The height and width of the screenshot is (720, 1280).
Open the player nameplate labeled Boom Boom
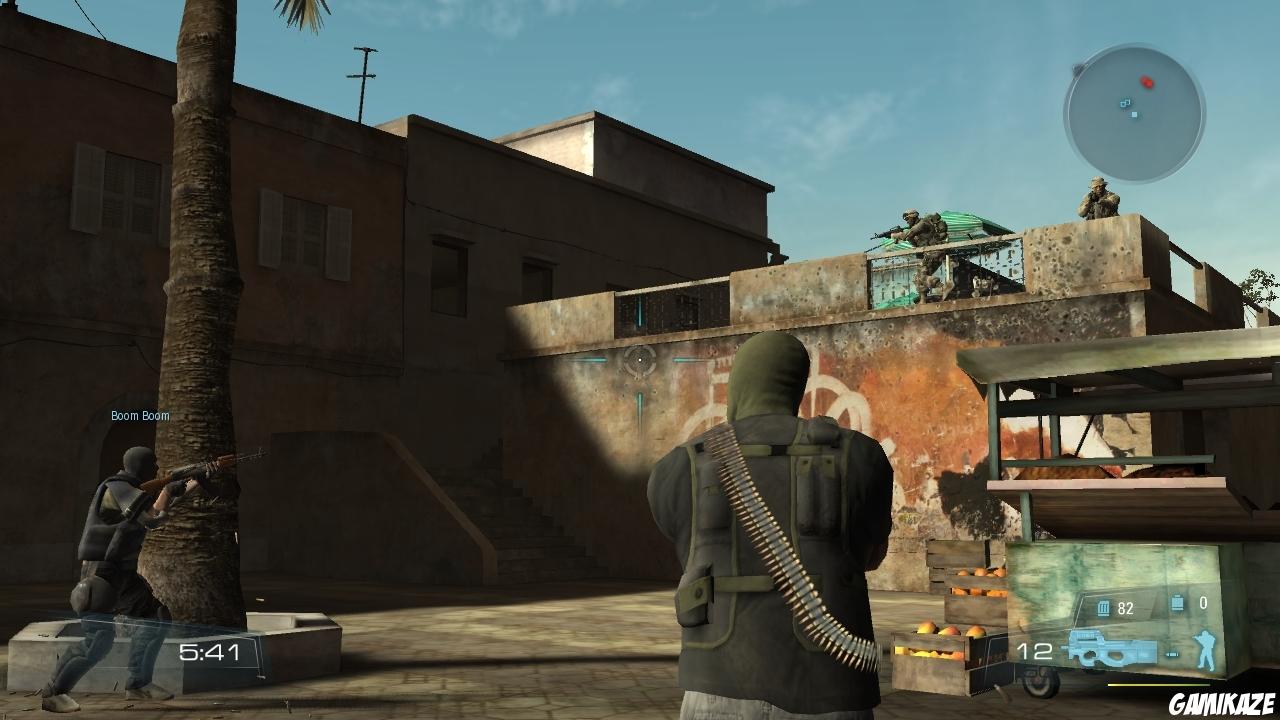[x=139, y=414]
